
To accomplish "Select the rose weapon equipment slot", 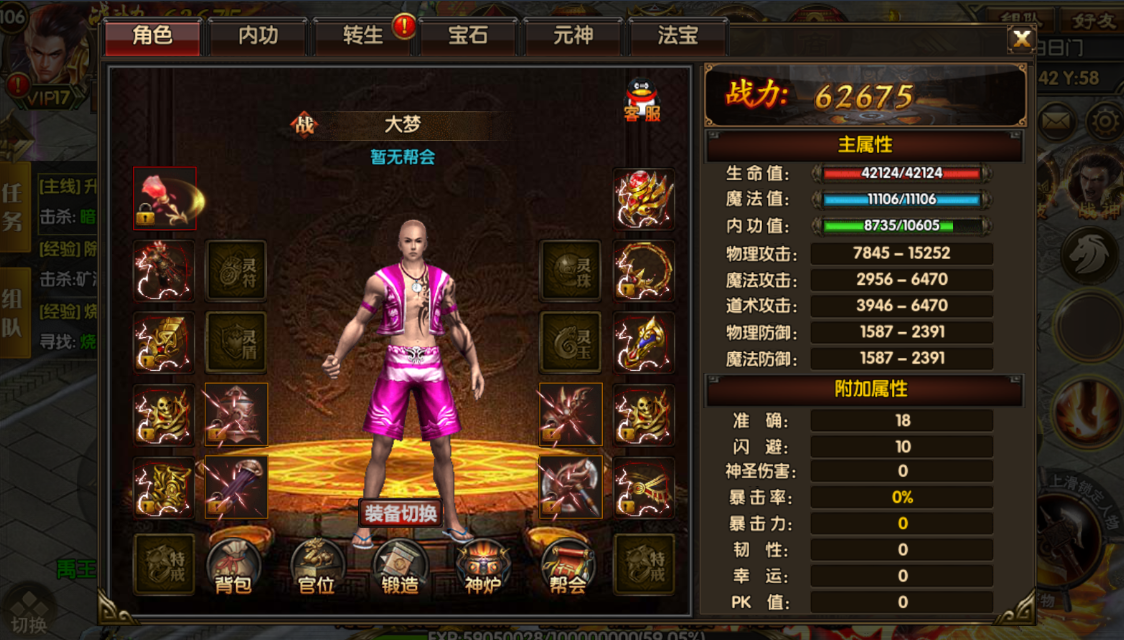I will [x=165, y=198].
